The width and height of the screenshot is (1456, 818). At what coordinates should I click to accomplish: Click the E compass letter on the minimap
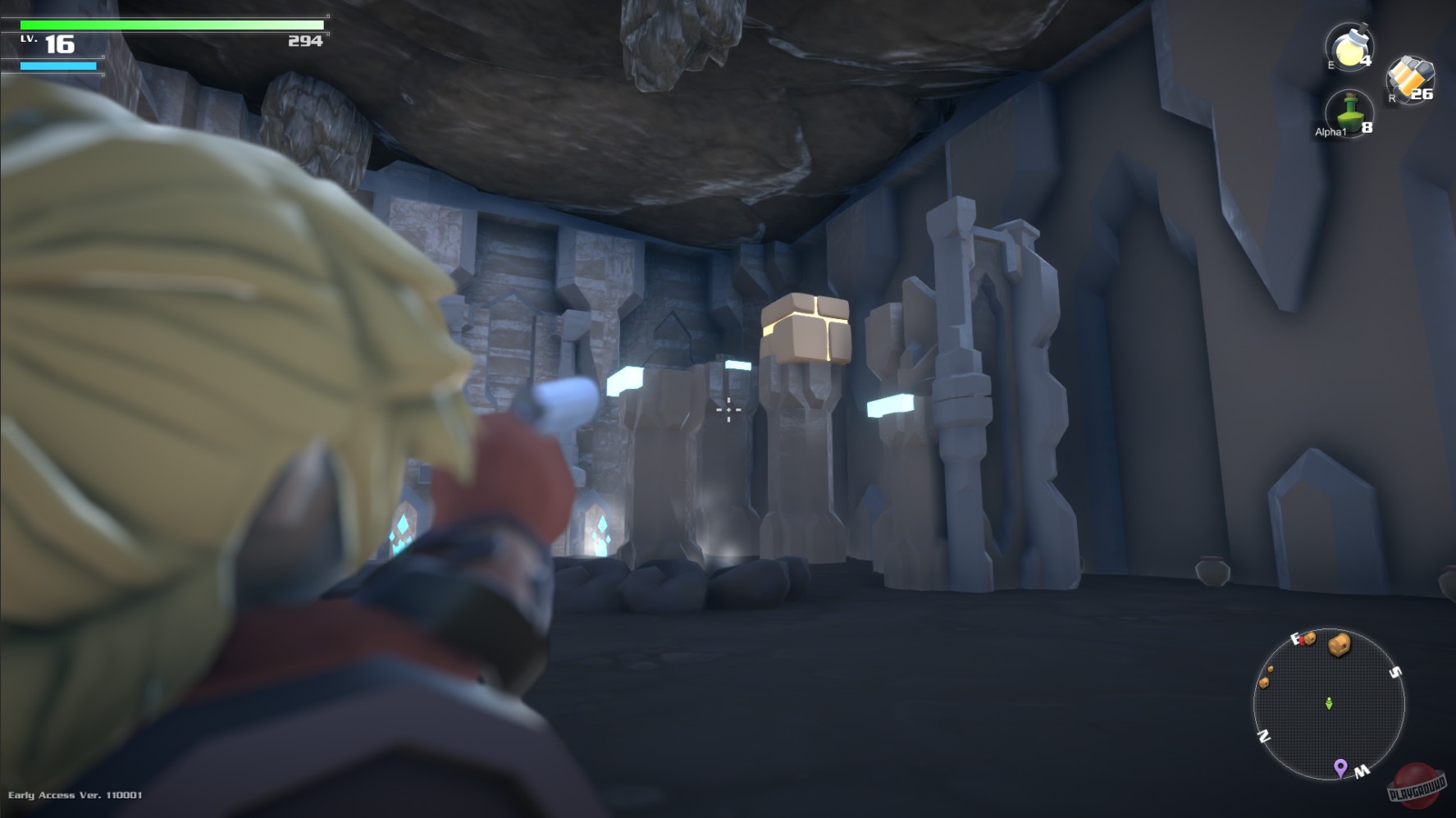coord(1295,637)
